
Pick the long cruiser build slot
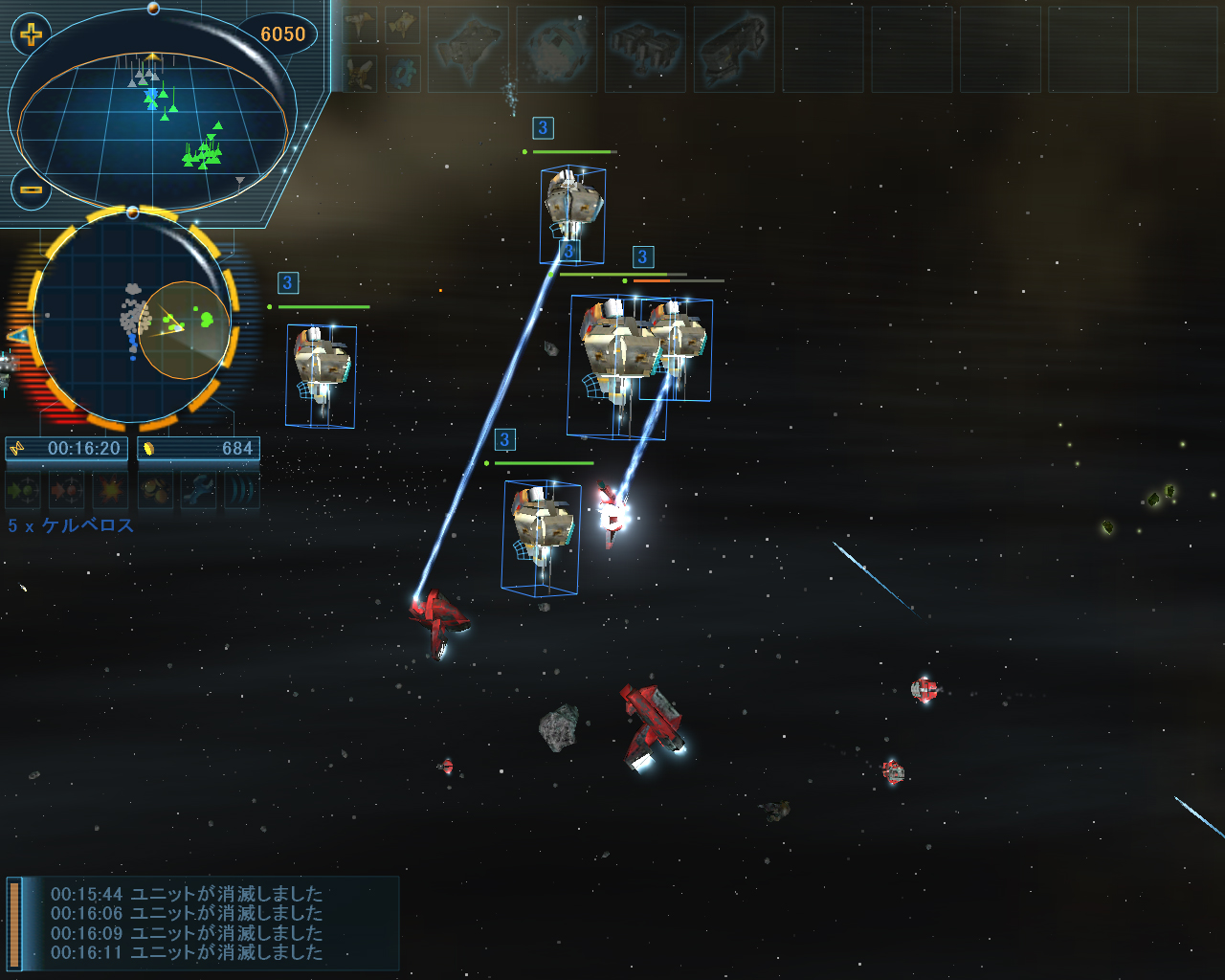tap(734, 49)
